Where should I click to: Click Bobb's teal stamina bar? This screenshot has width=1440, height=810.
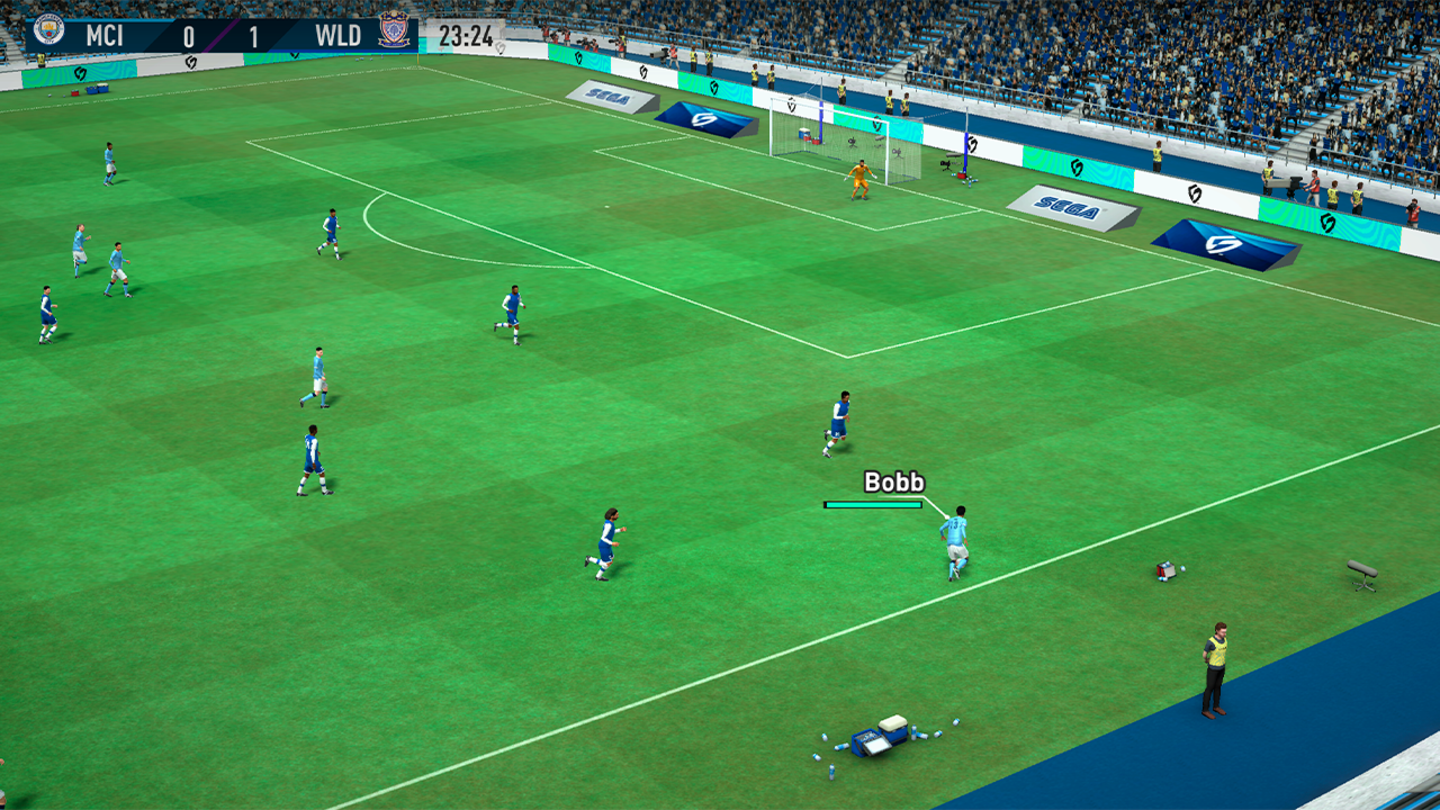pyautogui.click(x=872, y=506)
